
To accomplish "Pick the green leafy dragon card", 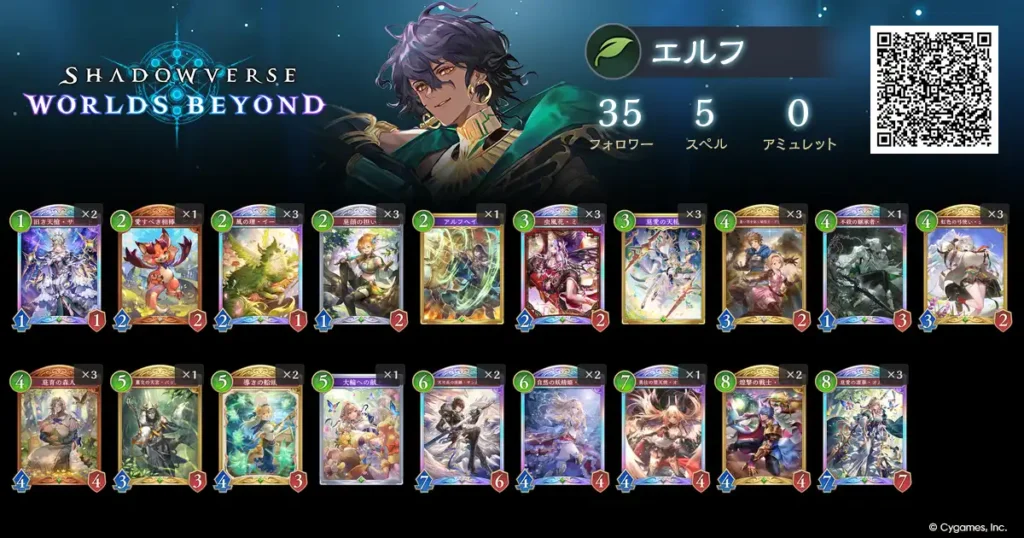I will (x=260, y=270).
